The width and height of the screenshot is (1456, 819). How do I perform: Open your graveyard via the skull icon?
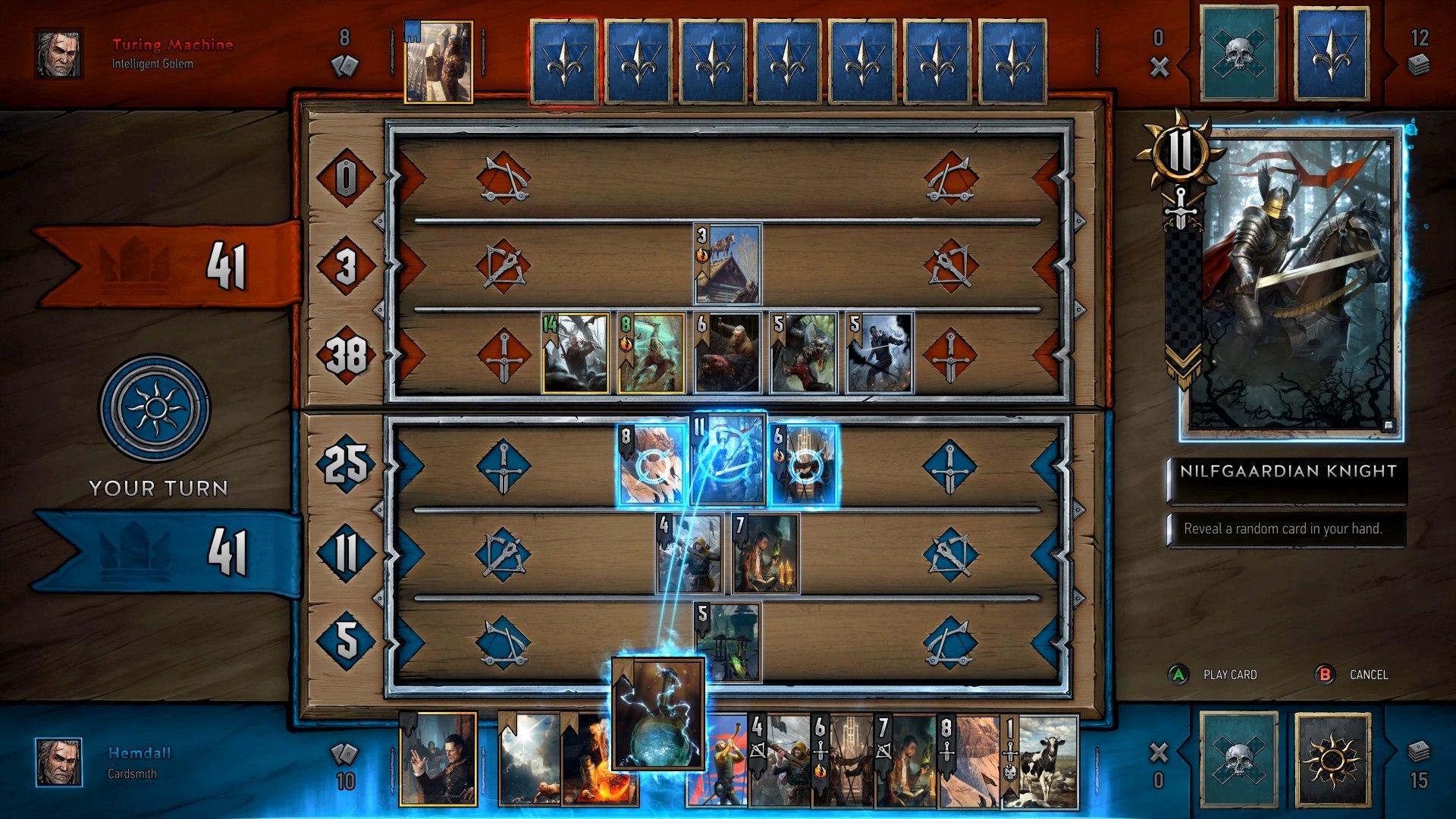[x=1238, y=761]
